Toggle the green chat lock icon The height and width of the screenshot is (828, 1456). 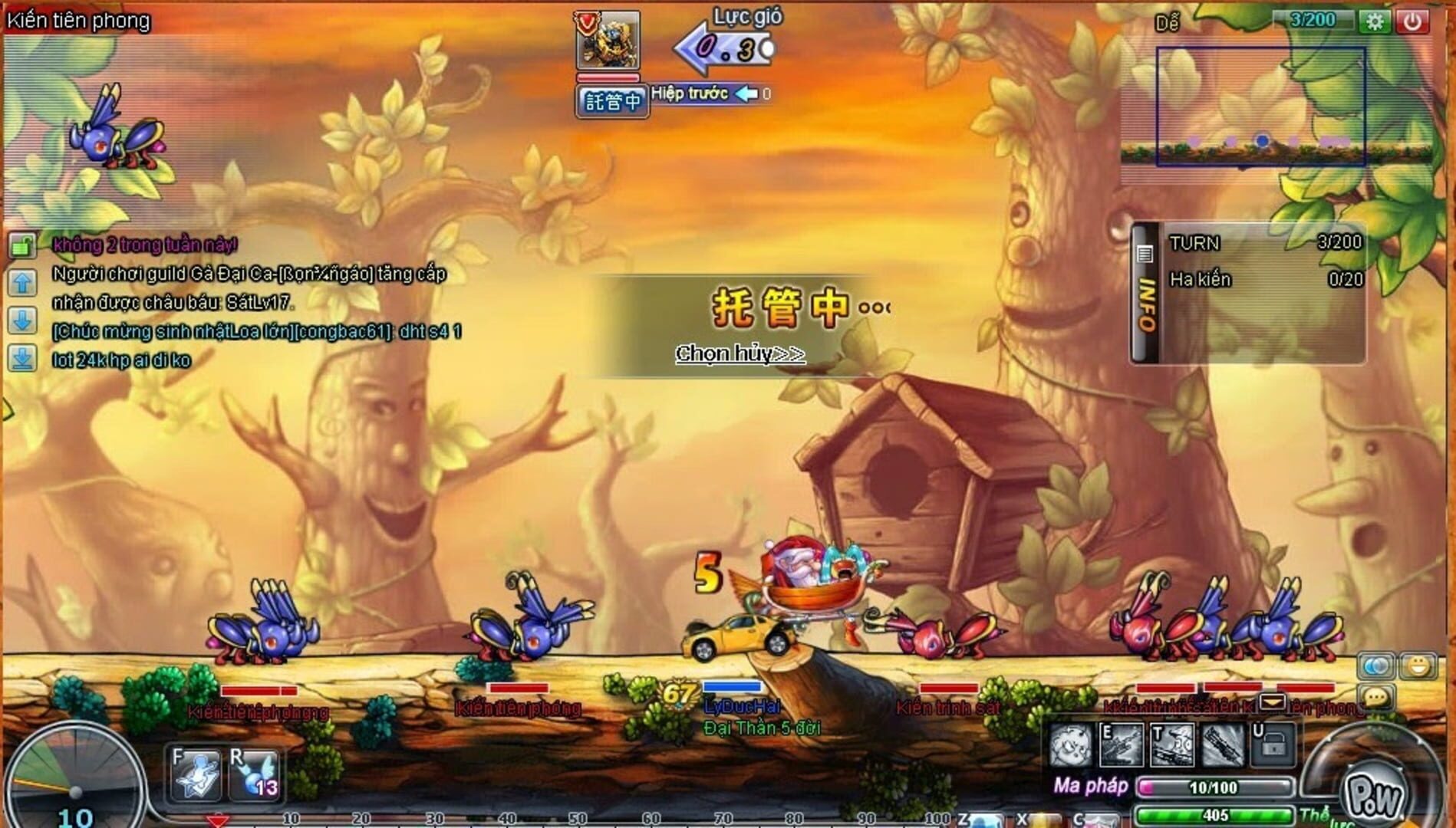tap(21, 246)
